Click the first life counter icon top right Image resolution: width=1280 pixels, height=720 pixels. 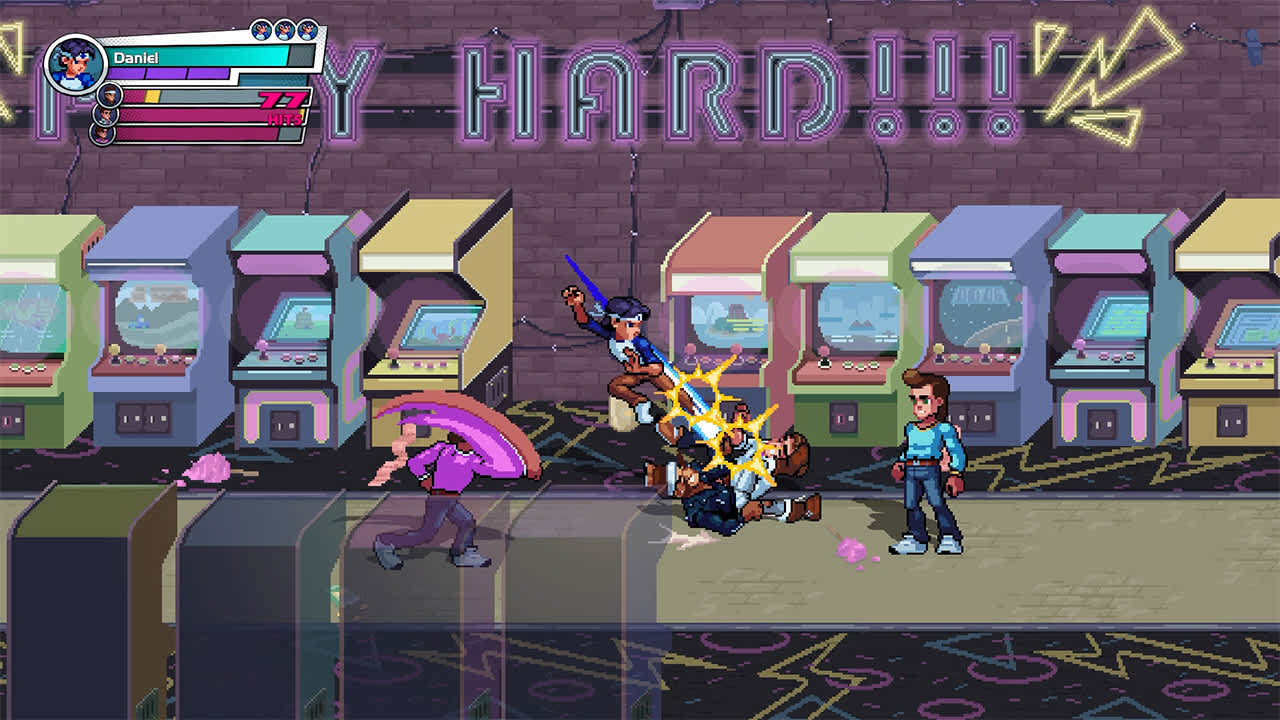[262, 28]
